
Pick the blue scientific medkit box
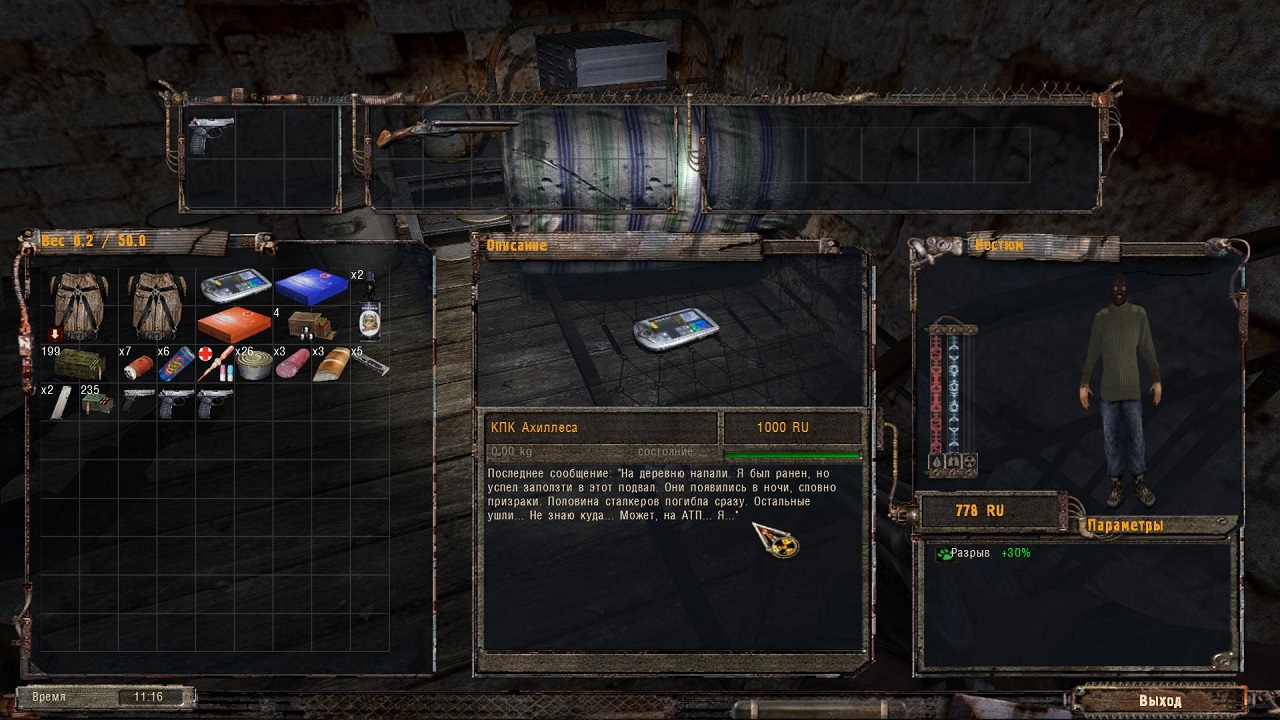312,288
